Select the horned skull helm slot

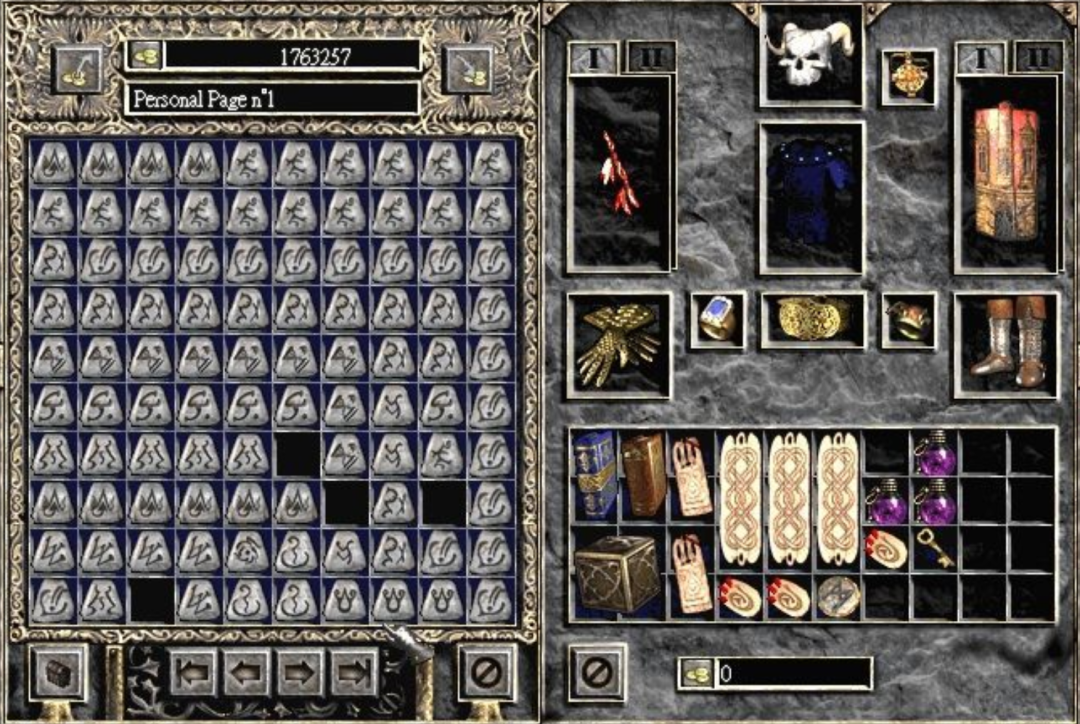click(x=811, y=54)
